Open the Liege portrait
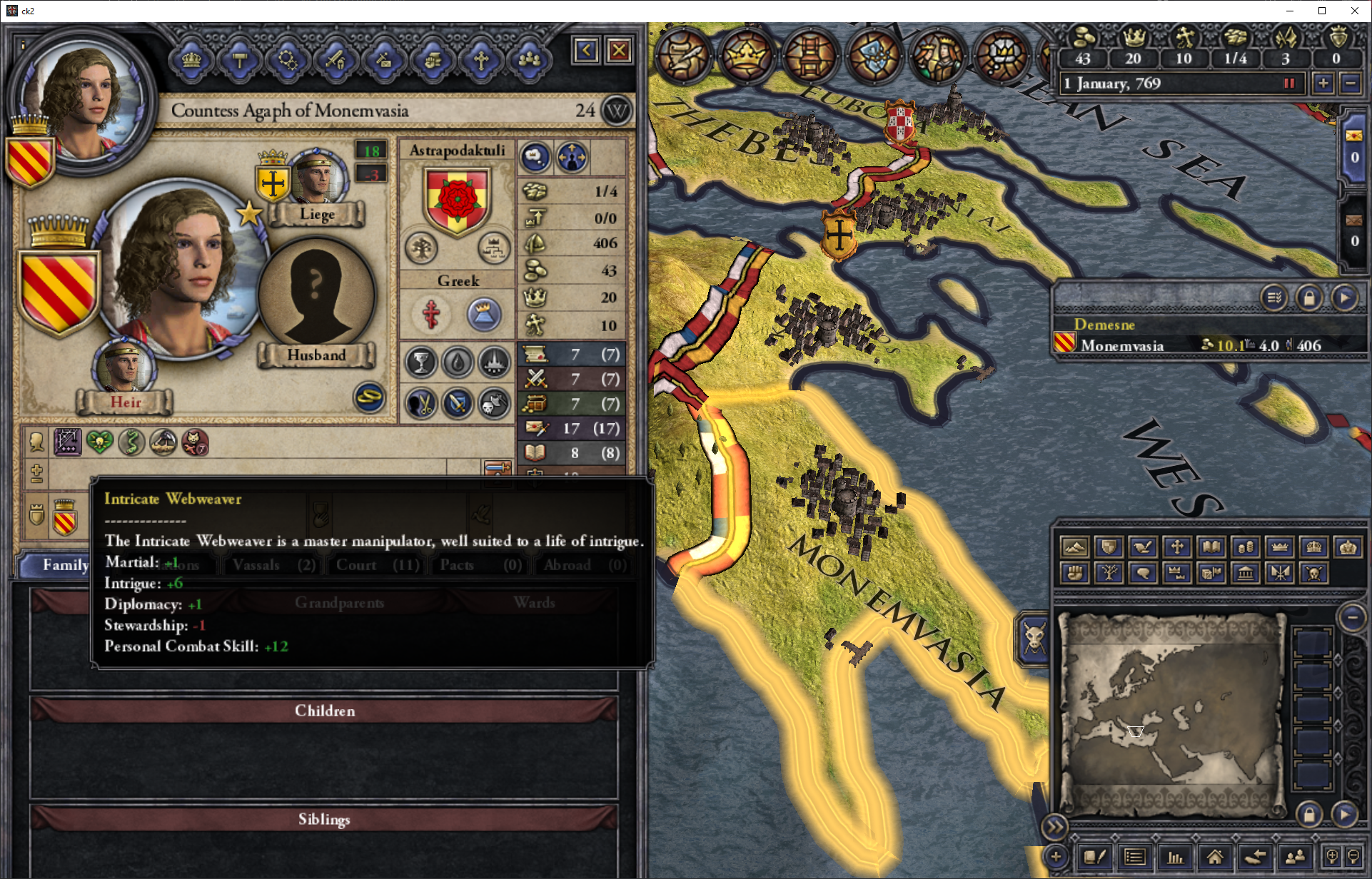This screenshot has height=879, width=1372. click(x=317, y=177)
